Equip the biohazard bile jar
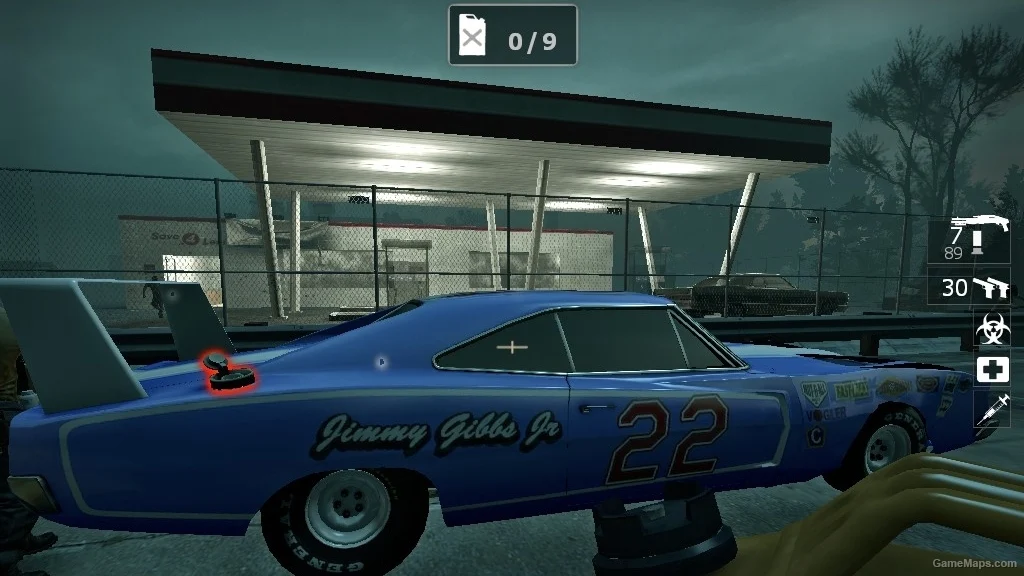This screenshot has height=576, width=1024. pos(991,329)
